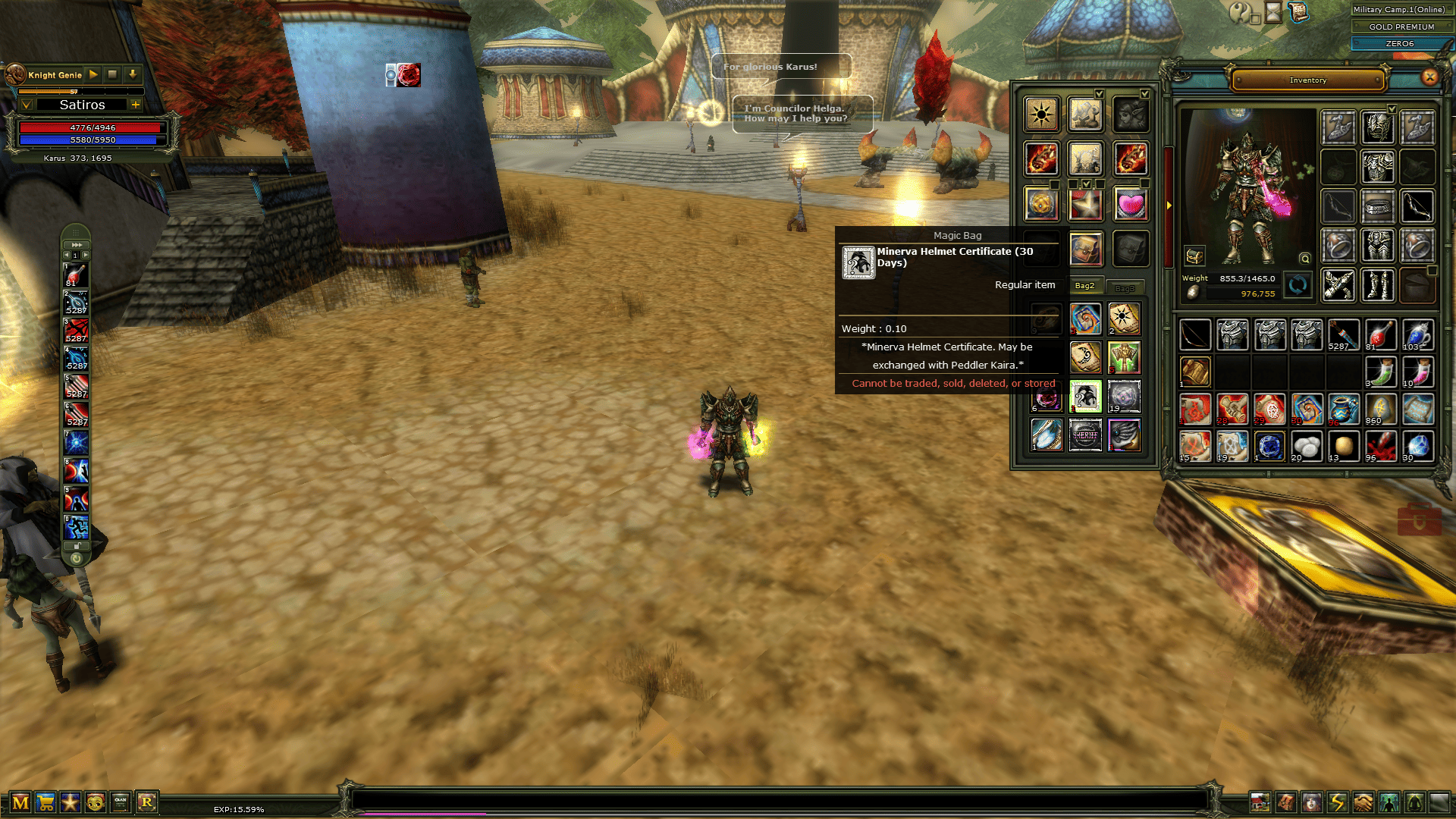
Task: Select the white pearls stack of 20
Action: click(1306, 446)
